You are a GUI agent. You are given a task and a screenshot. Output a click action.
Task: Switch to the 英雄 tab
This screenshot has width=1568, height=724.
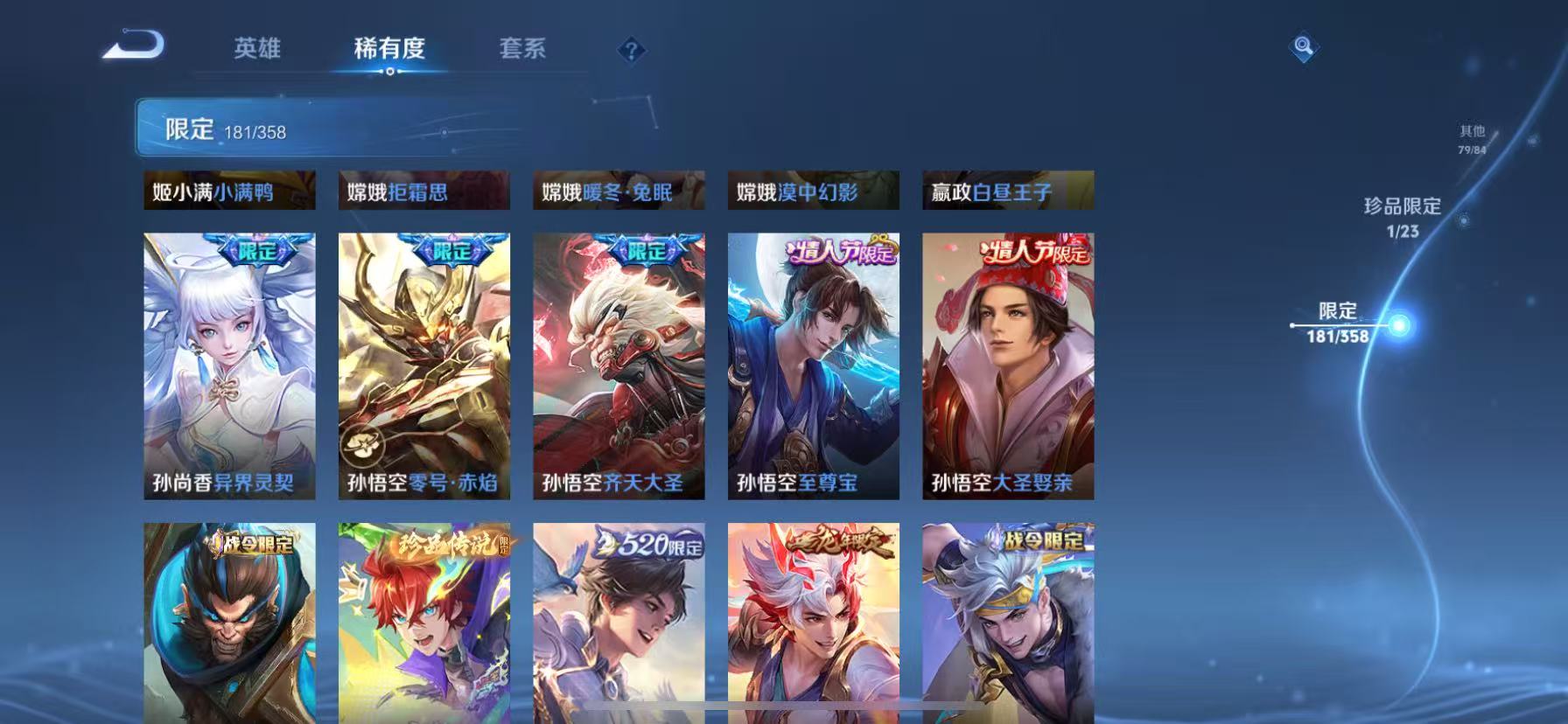258,50
